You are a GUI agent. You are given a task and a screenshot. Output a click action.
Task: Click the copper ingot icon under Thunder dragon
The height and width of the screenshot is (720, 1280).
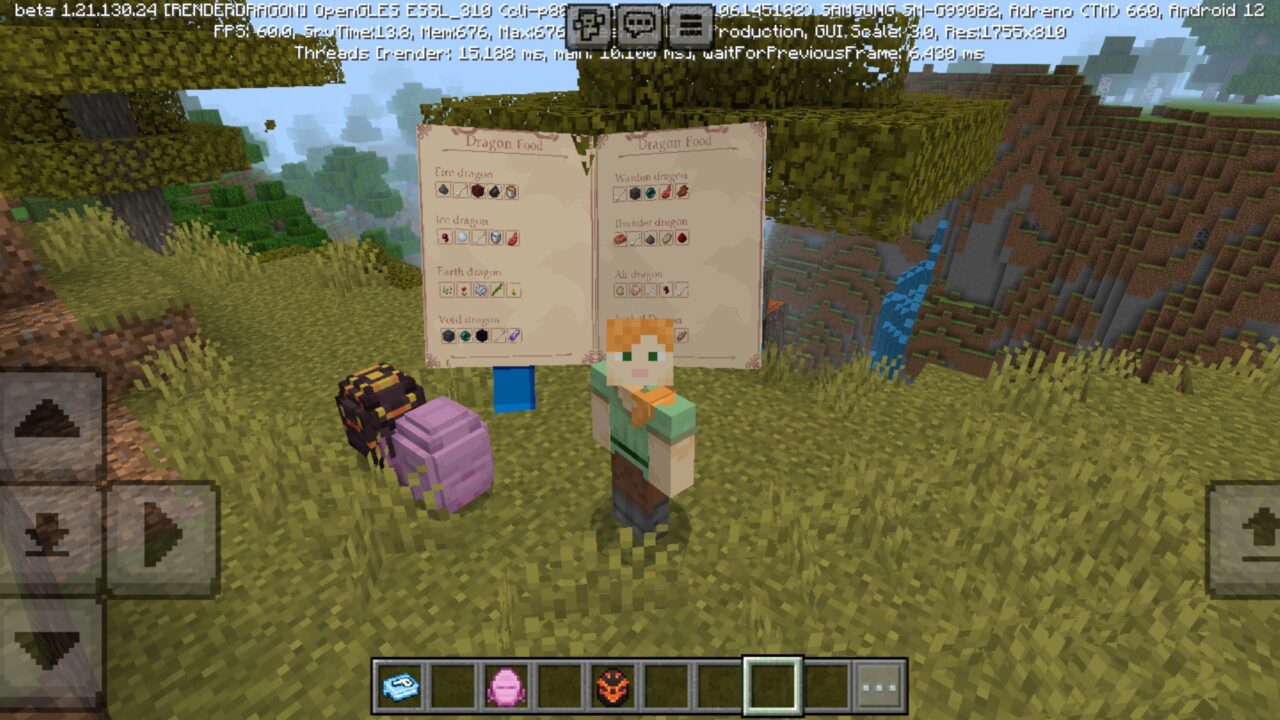click(618, 238)
